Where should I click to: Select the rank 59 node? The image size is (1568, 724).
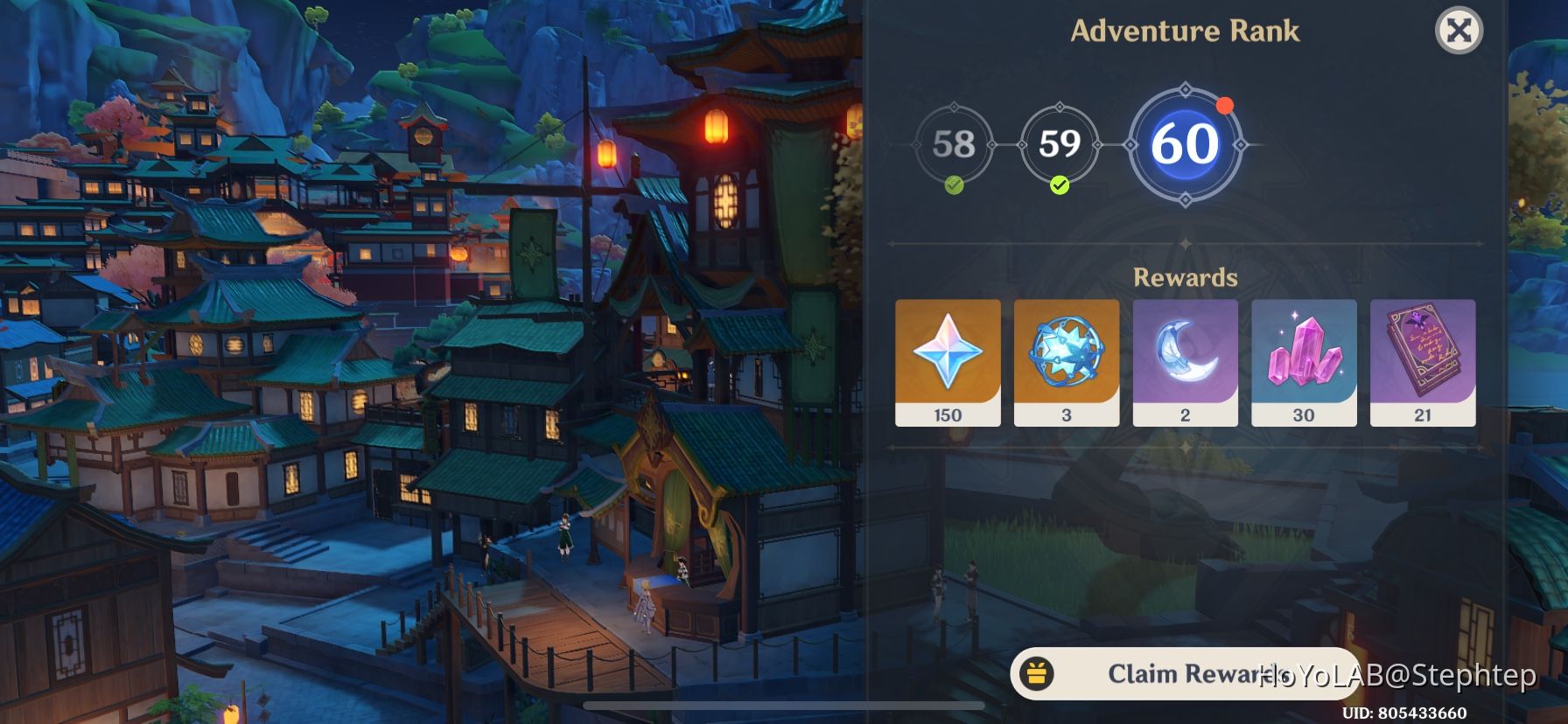coord(1059,144)
